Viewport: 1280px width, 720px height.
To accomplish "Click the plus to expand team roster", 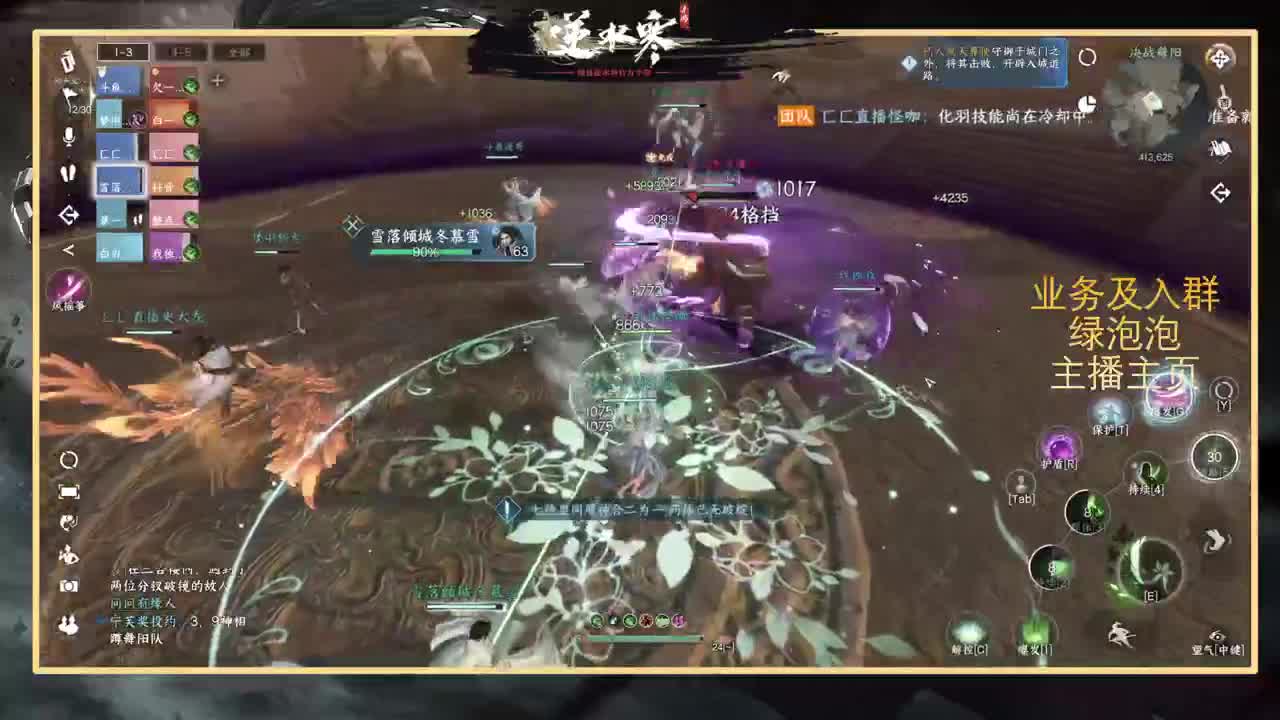I will click(217, 79).
